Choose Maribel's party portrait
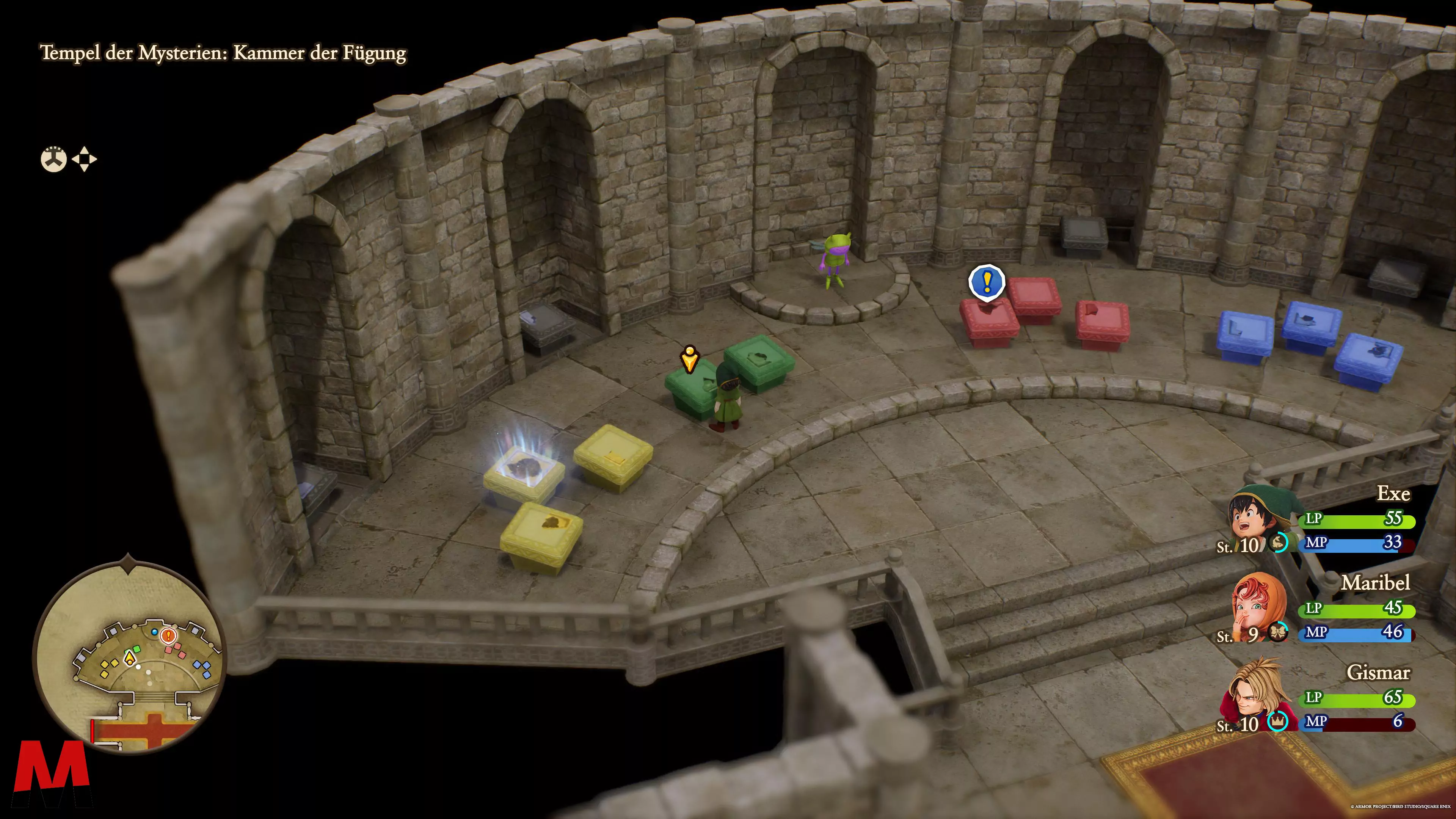Screen dimensions: 1456x819 pyautogui.click(x=1259, y=605)
